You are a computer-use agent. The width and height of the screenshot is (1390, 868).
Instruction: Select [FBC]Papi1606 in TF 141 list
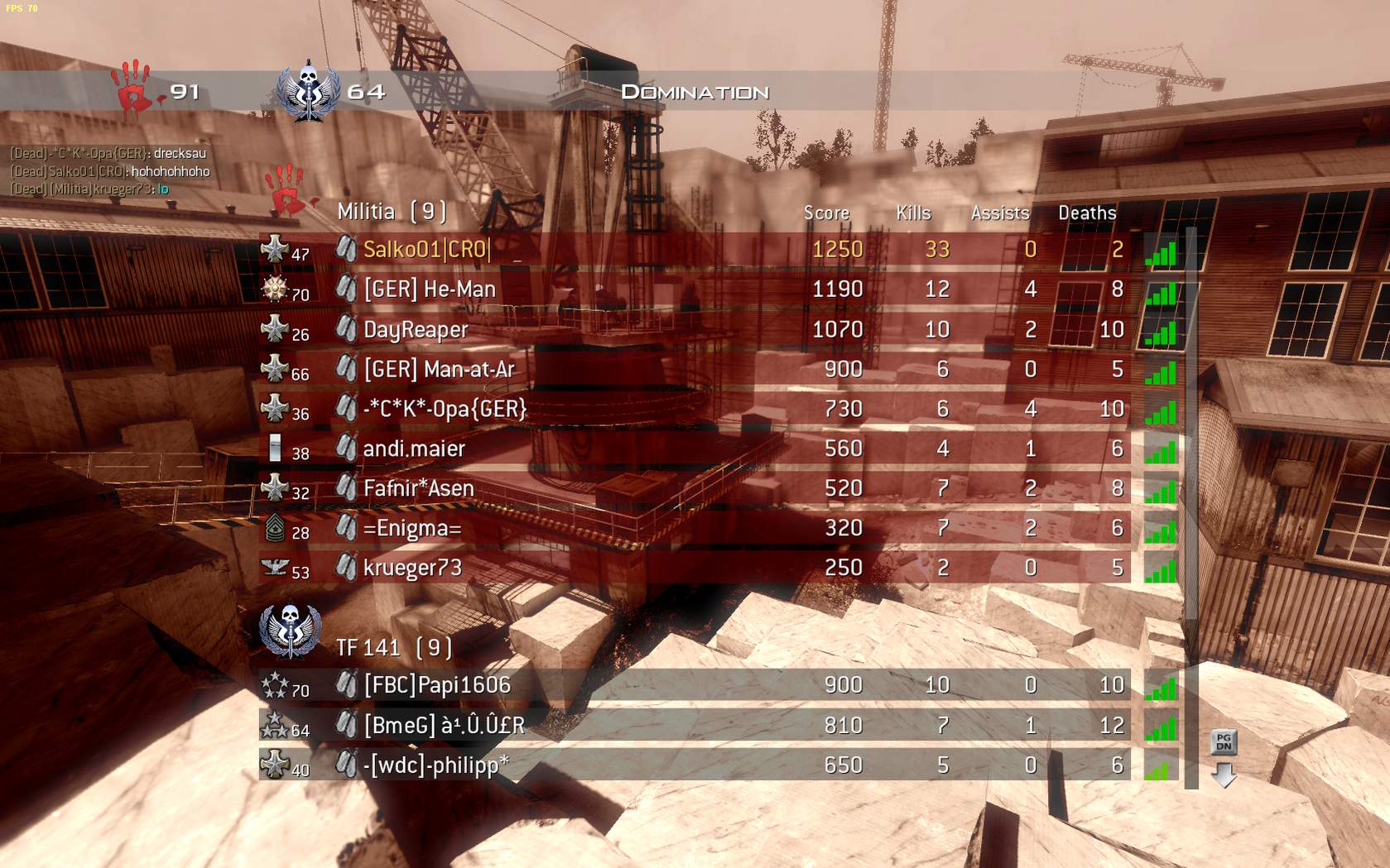[437, 685]
